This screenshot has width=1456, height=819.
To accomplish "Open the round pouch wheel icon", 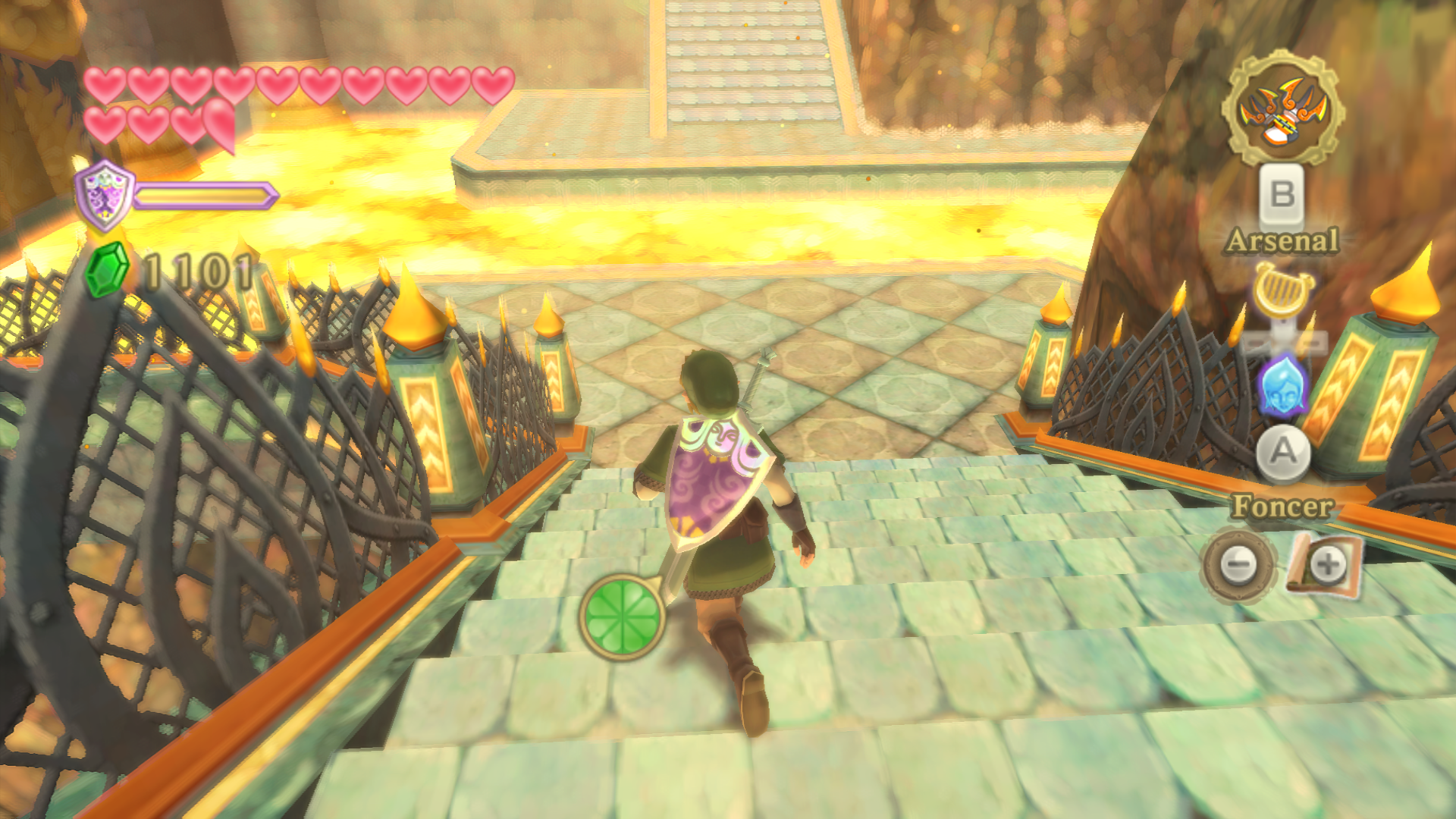I will point(1239,565).
